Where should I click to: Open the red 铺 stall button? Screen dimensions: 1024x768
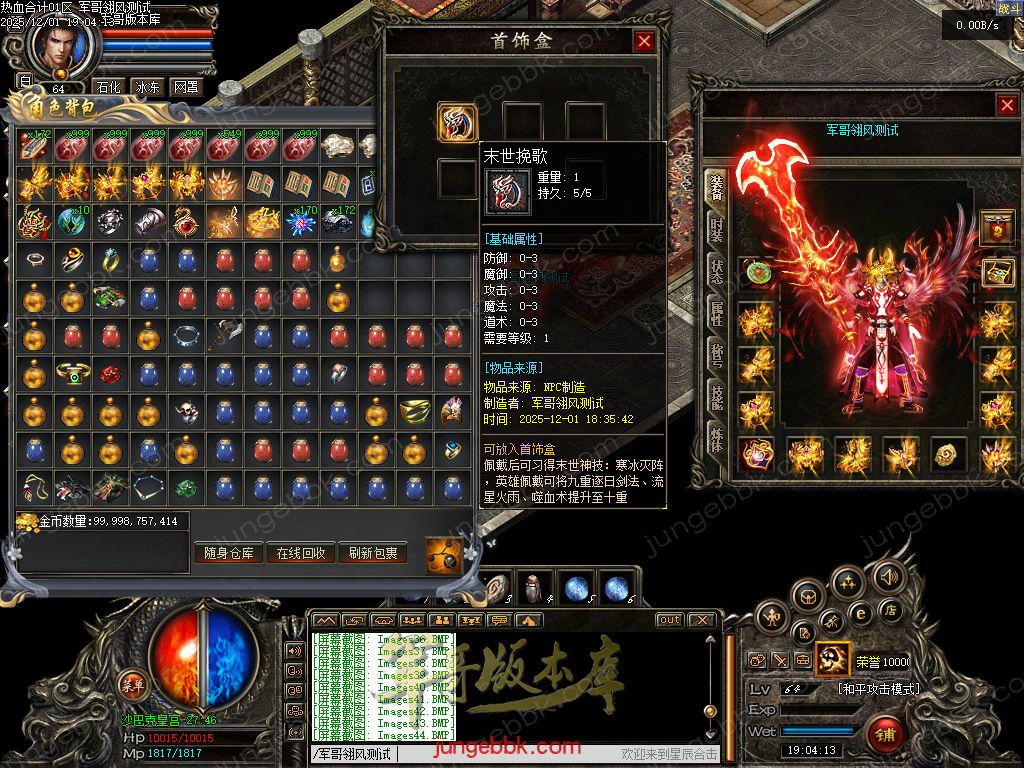(x=885, y=735)
